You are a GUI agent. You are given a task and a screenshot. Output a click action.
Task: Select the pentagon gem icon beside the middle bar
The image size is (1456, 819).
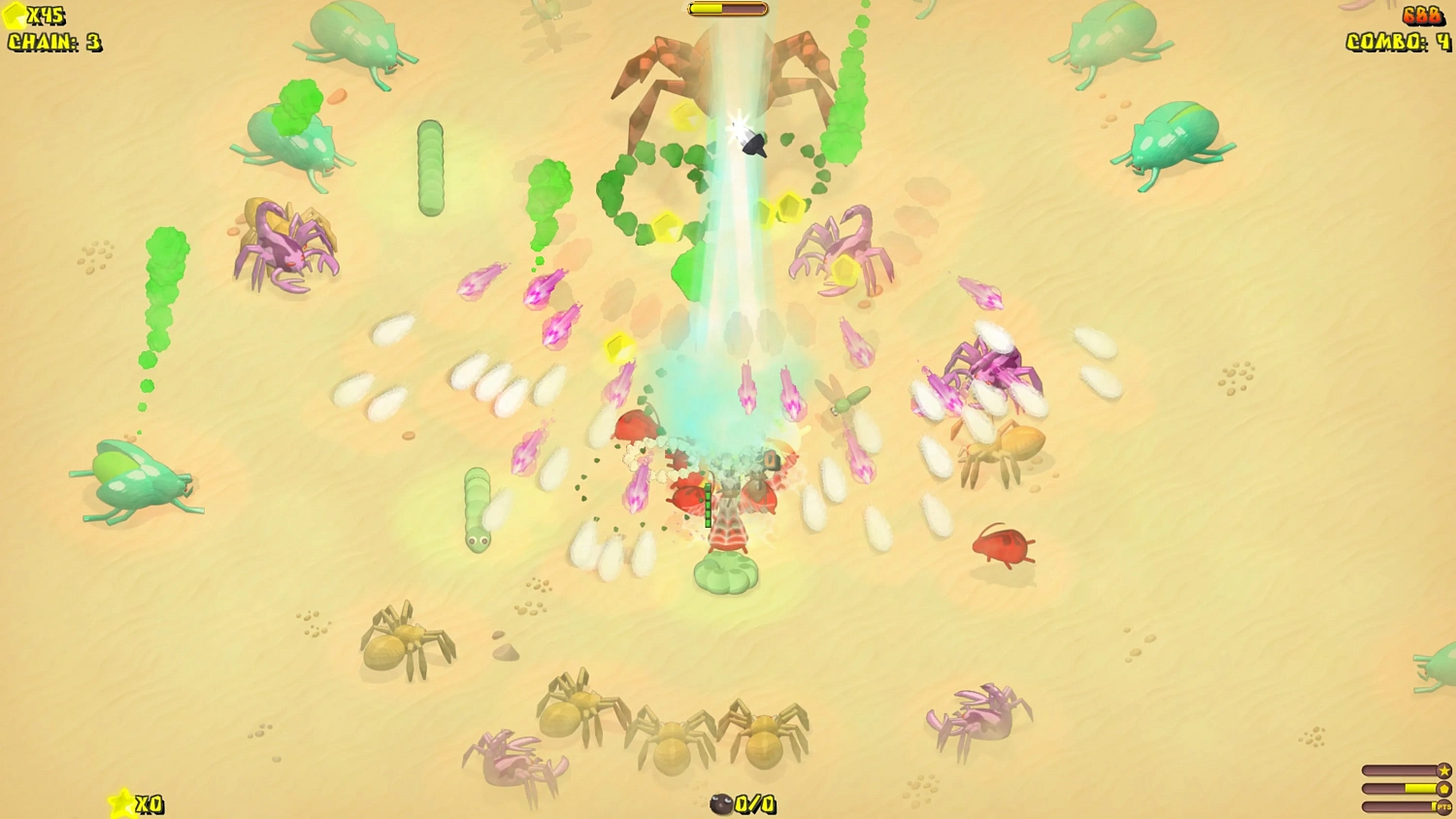point(1443,788)
